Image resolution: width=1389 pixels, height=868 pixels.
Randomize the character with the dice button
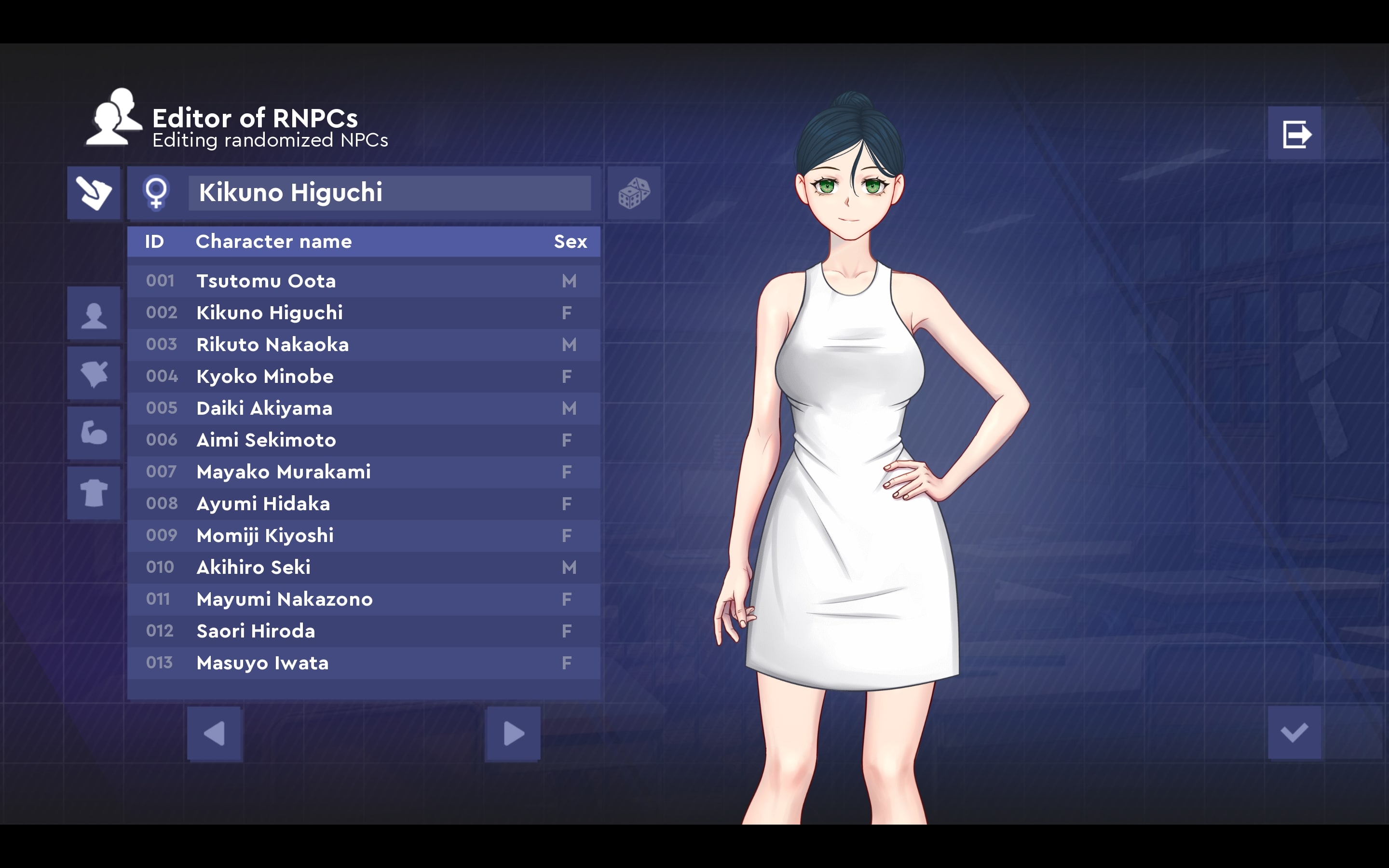pos(634,193)
